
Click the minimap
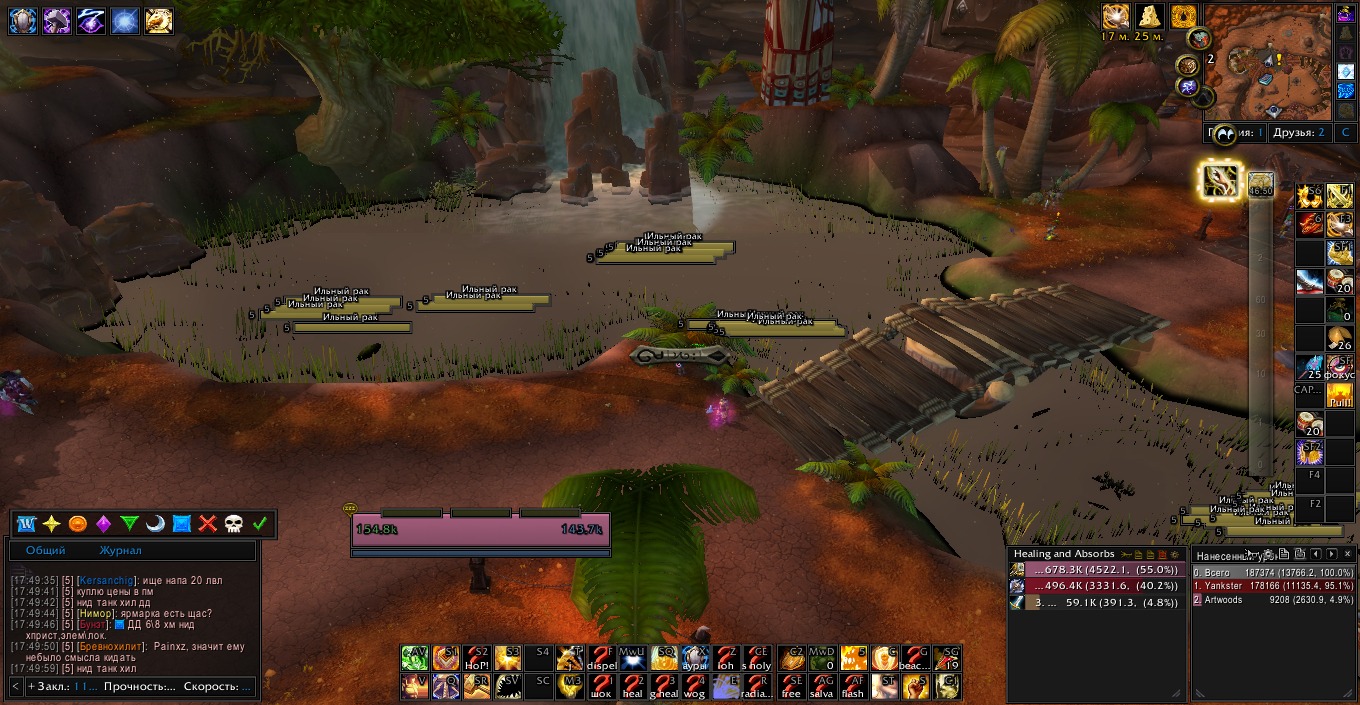coord(1268,62)
